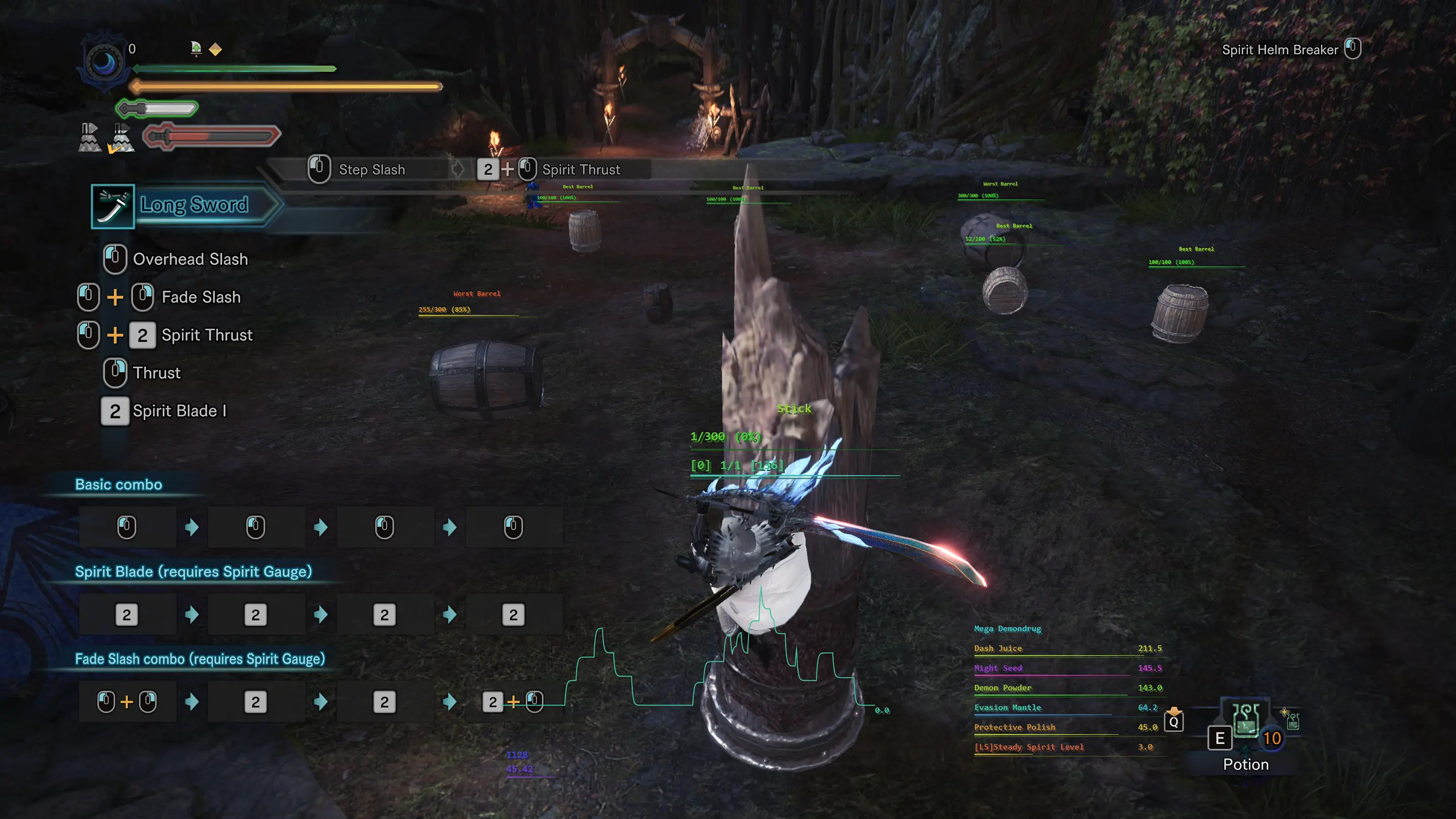This screenshot has width=1456, height=819.
Task: Click the Basic combo heading
Action: point(119,484)
